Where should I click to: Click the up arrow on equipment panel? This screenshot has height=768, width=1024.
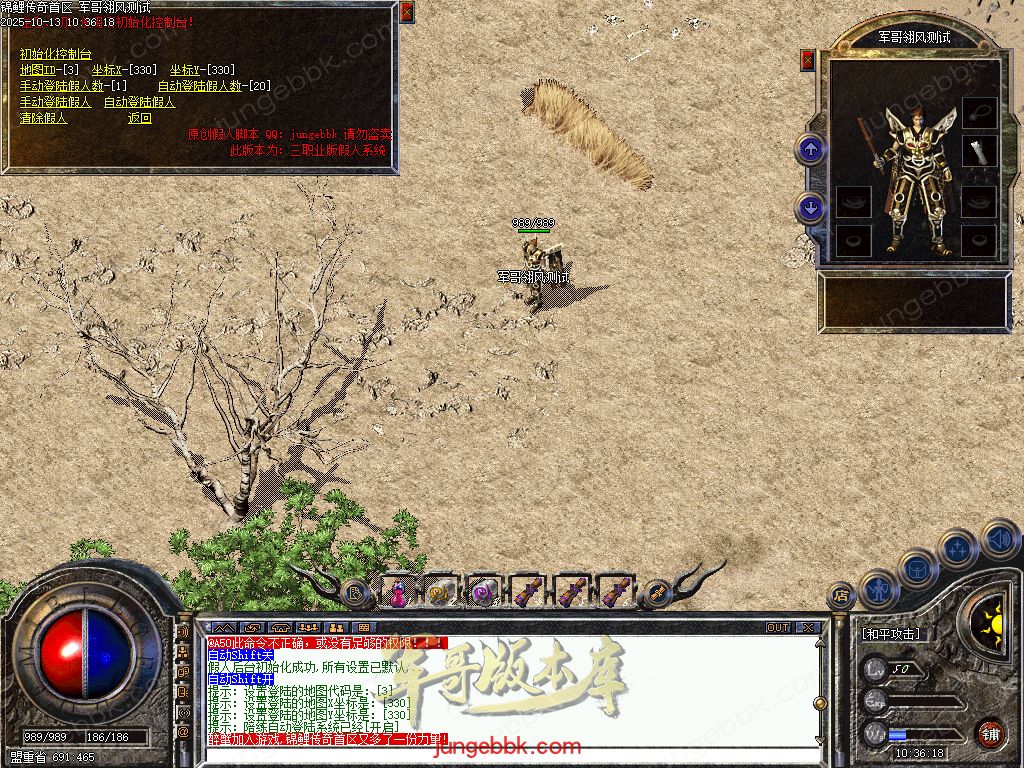[x=810, y=150]
